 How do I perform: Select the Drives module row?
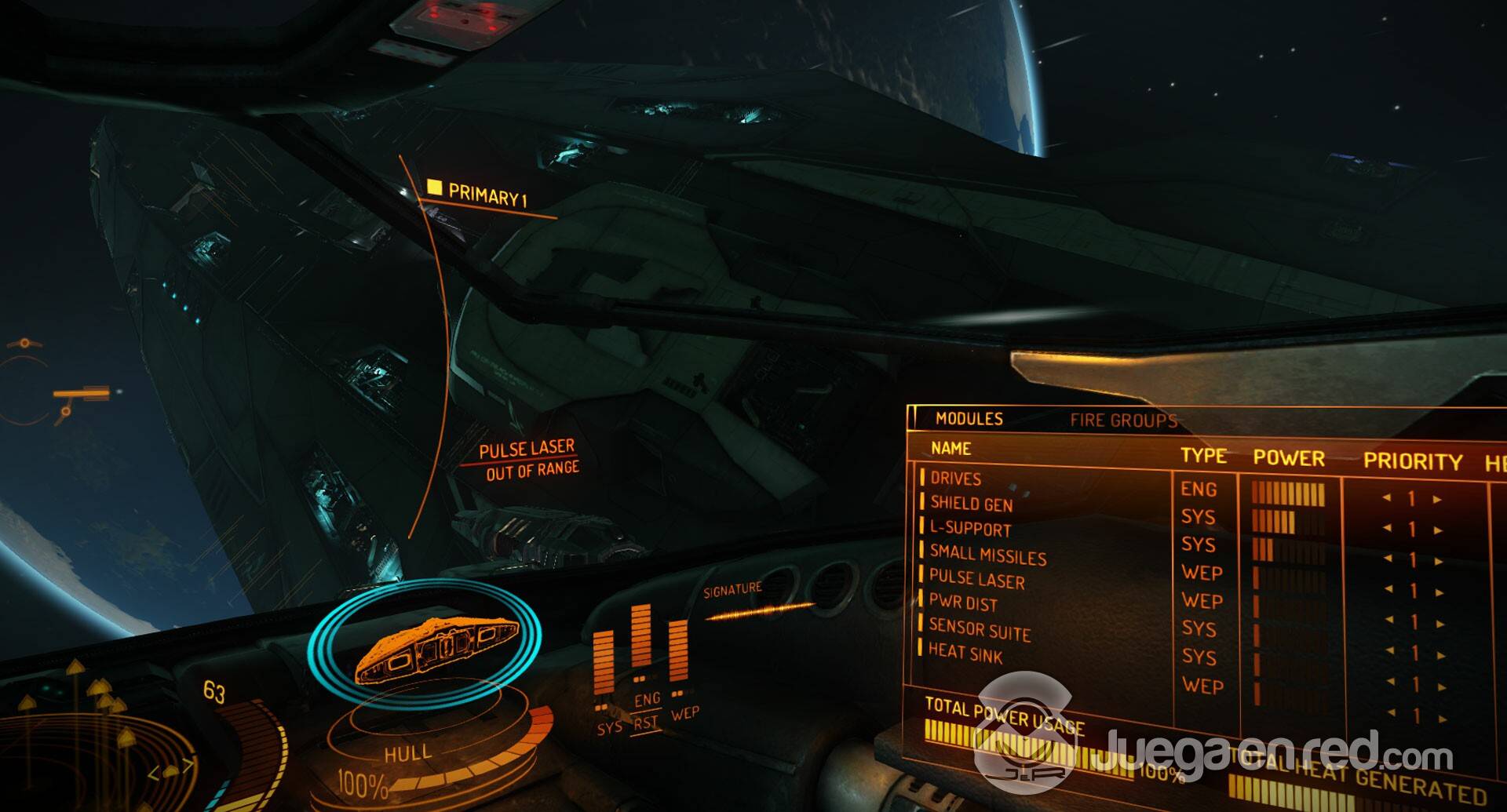(x=955, y=479)
